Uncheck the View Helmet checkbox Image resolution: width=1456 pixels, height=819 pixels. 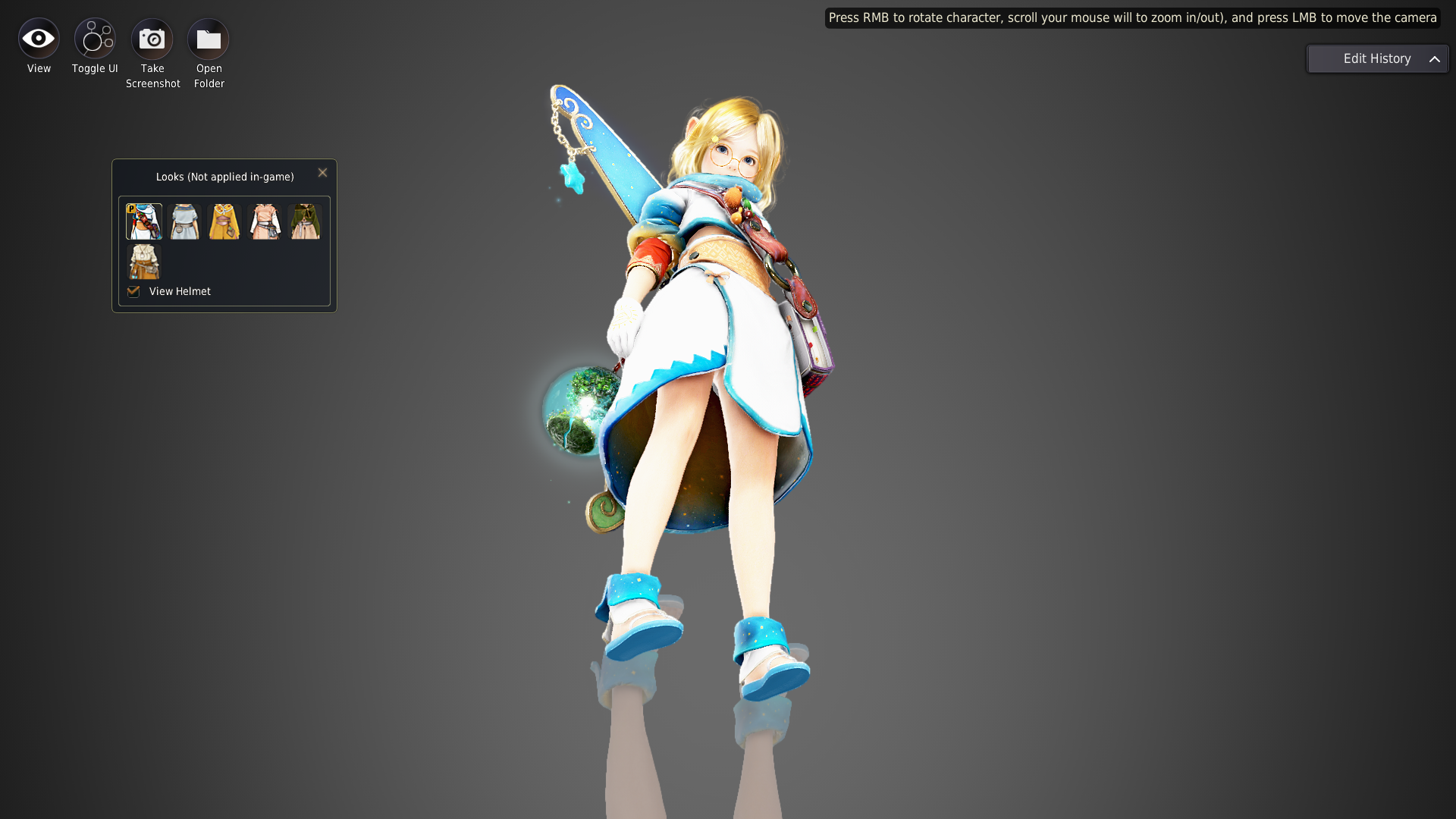coord(133,291)
